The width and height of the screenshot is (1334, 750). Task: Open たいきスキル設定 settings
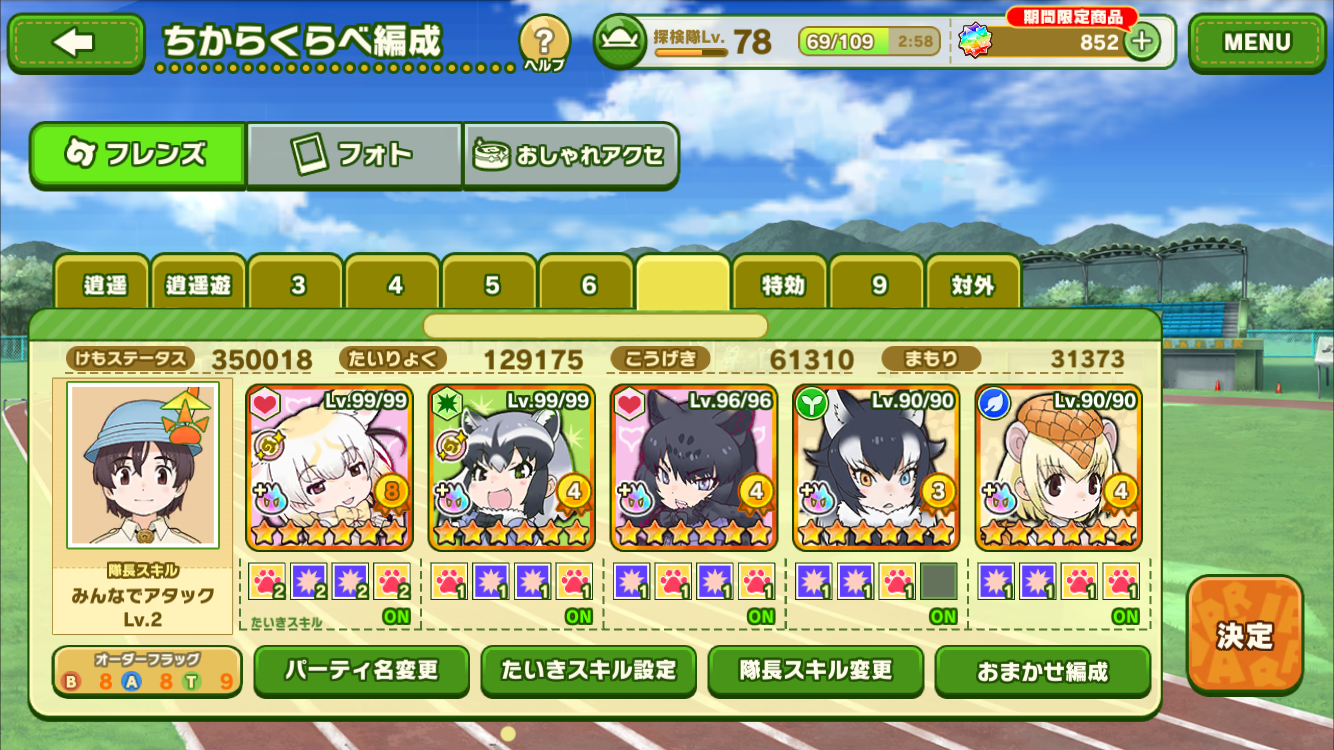[588, 670]
